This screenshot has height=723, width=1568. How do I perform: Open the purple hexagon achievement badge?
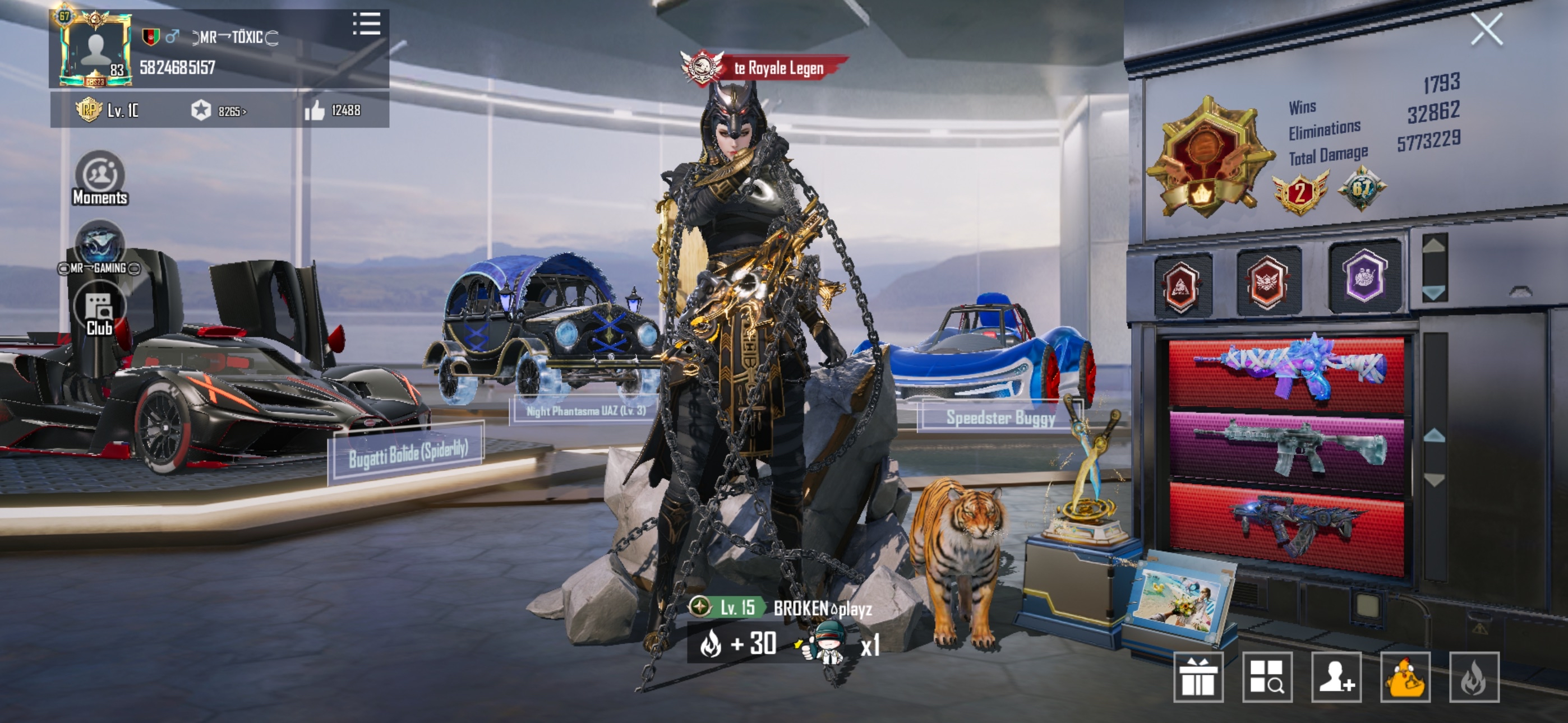coord(1364,277)
